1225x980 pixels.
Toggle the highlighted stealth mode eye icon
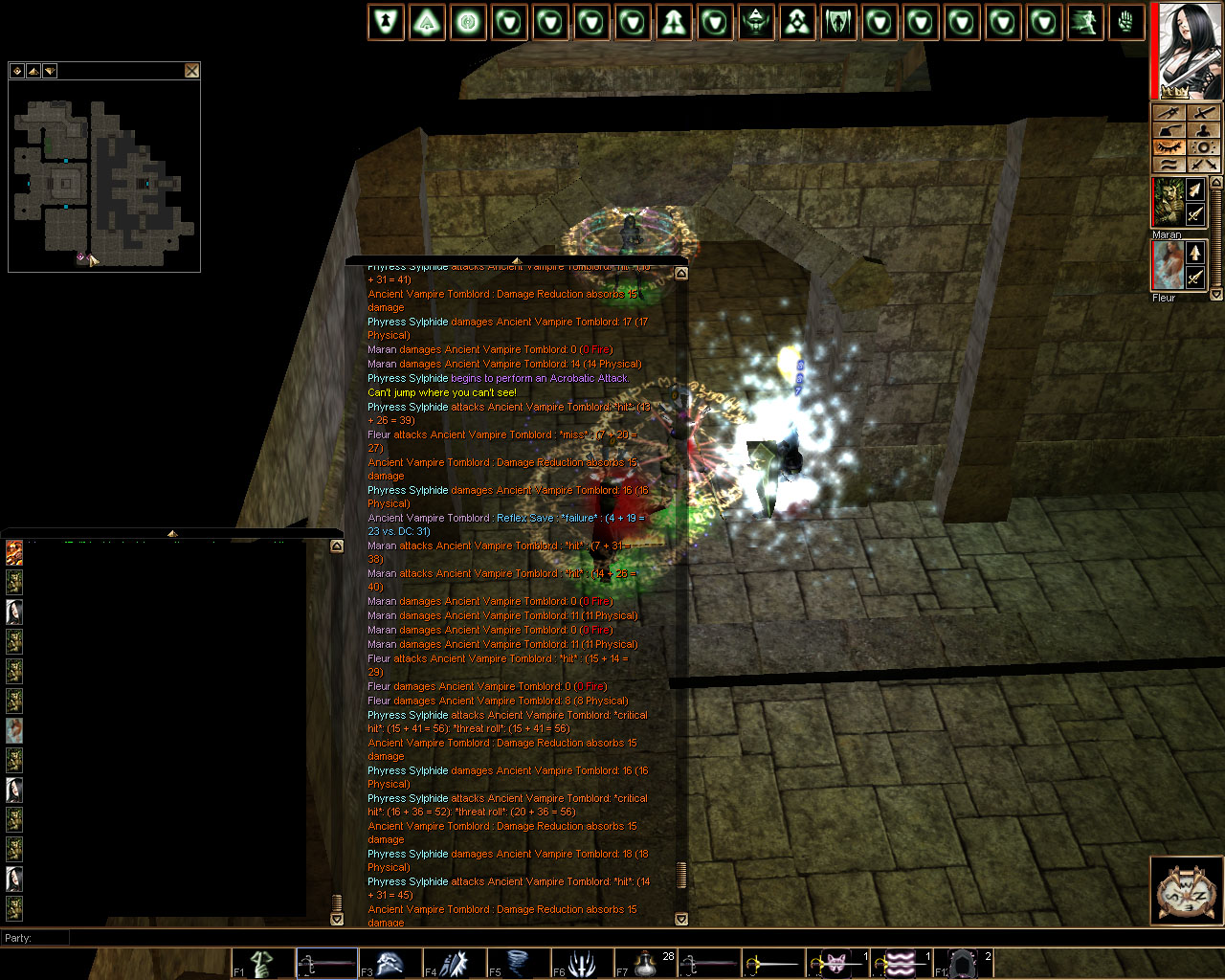tap(1169, 146)
